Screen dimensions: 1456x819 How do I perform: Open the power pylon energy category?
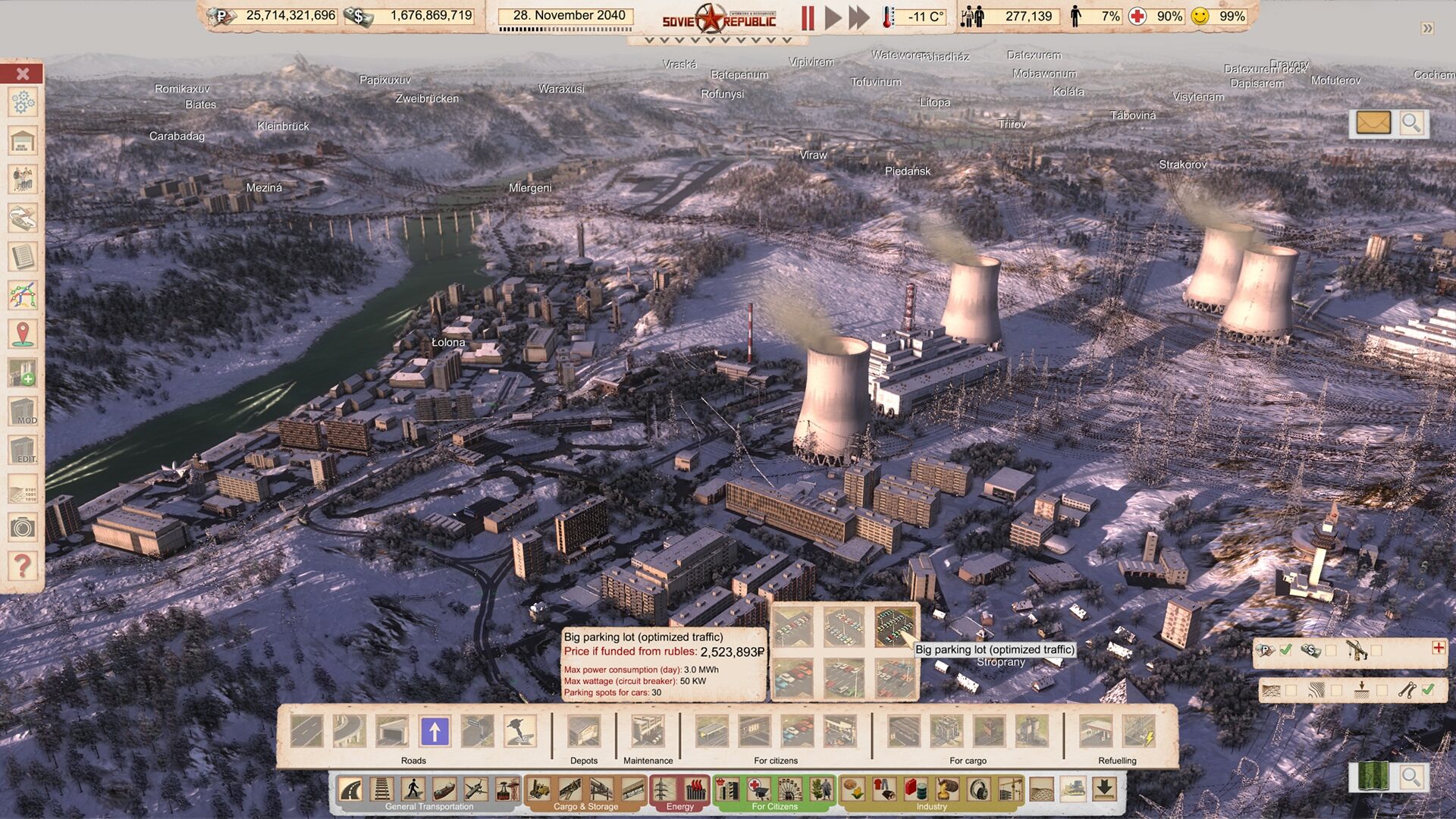tap(664, 789)
